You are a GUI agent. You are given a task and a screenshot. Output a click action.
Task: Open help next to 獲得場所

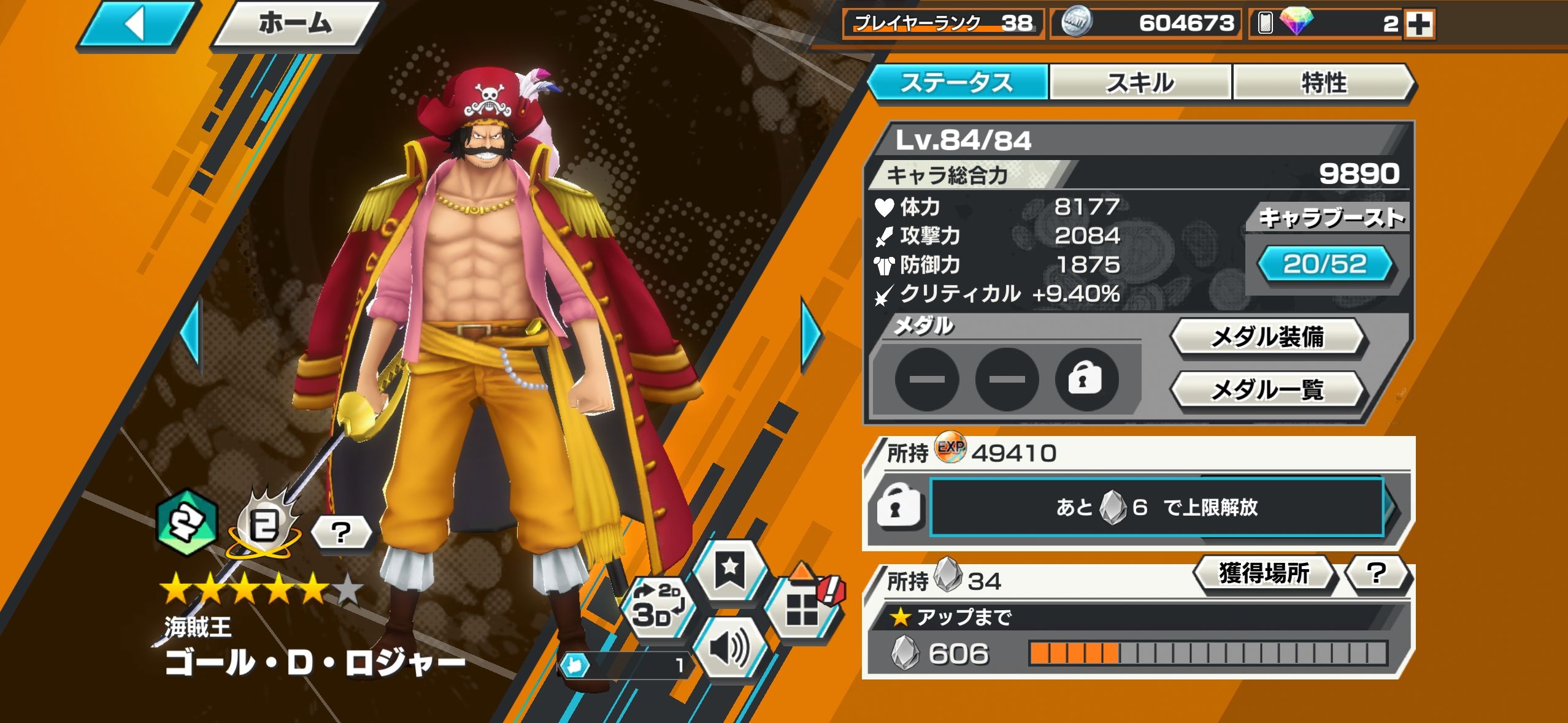[1377, 574]
